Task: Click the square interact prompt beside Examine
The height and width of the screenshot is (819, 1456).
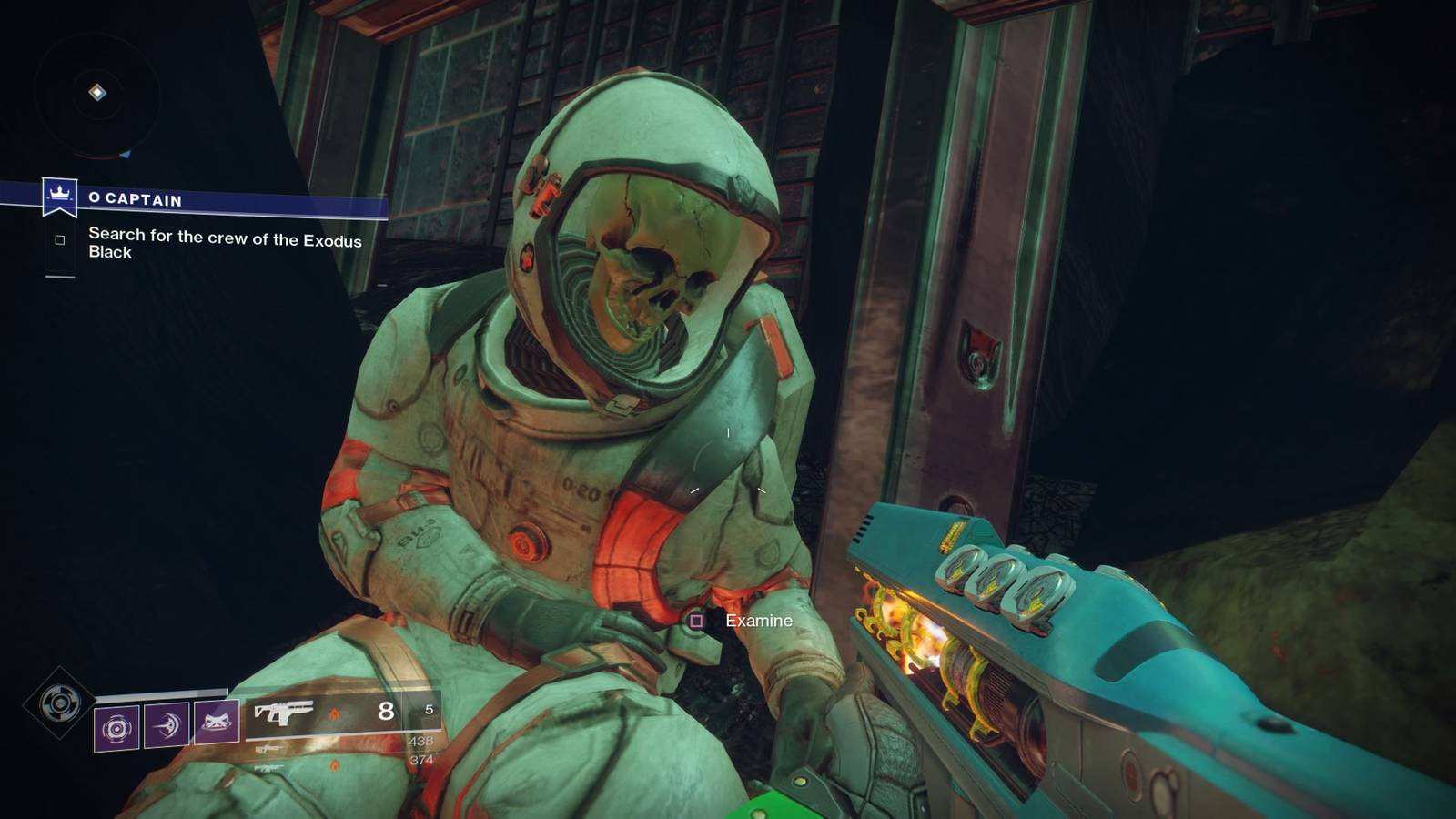Action: (x=695, y=619)
